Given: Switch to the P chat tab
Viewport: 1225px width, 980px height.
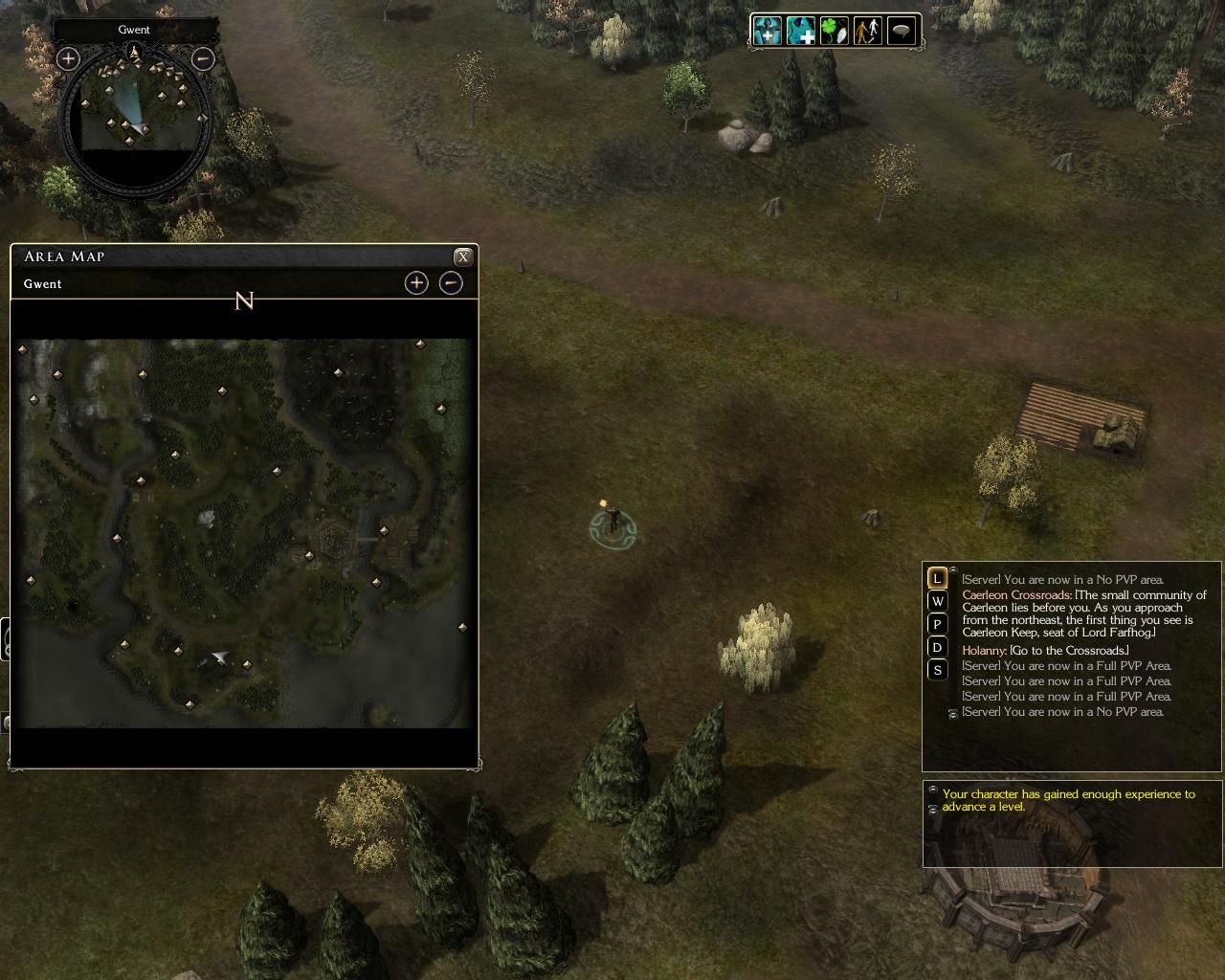Looking at the screenshot, I should coord(938,624).
